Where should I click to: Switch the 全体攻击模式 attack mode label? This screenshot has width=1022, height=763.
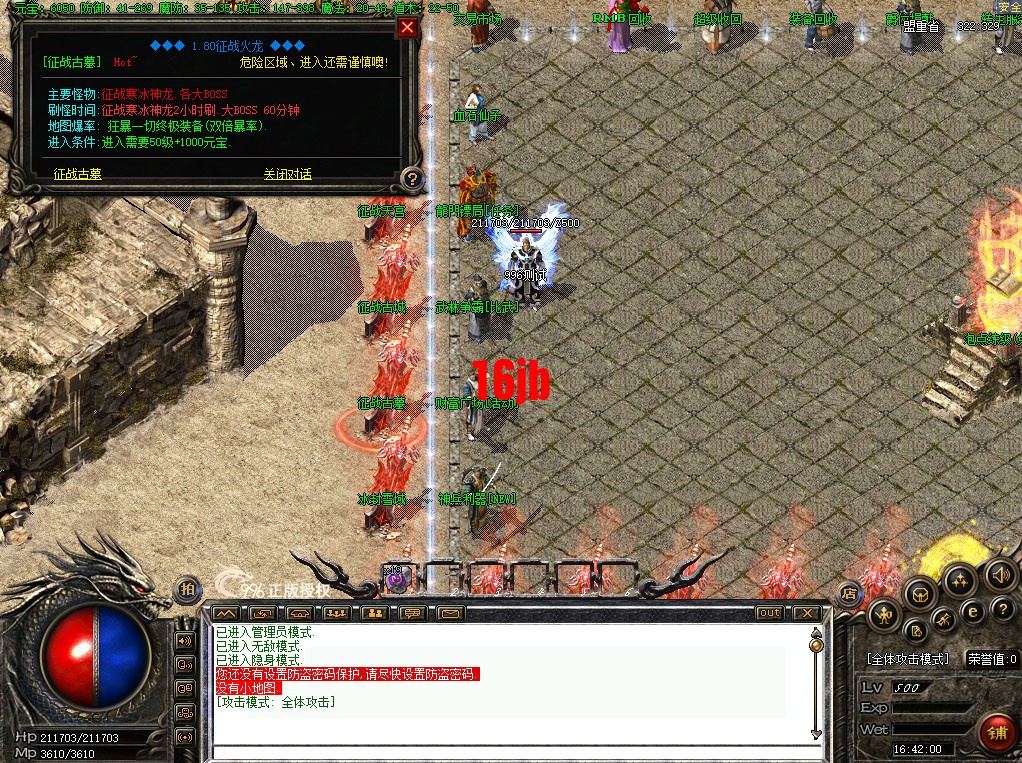[x=907, y=660]
